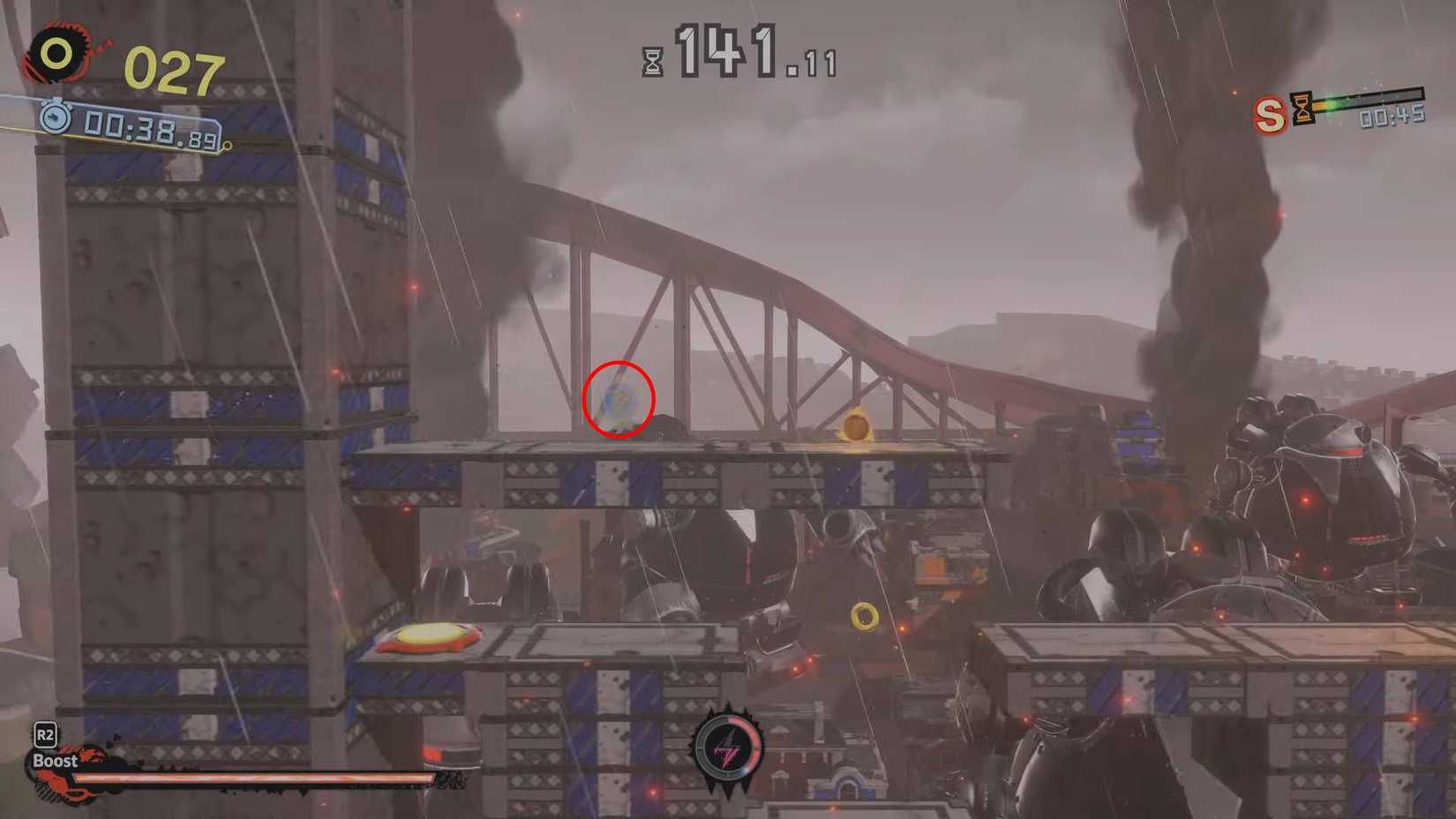Click the item box circled in red
Image resolution: width=1456 pixels, height=819 pixels.
[618, 400]
